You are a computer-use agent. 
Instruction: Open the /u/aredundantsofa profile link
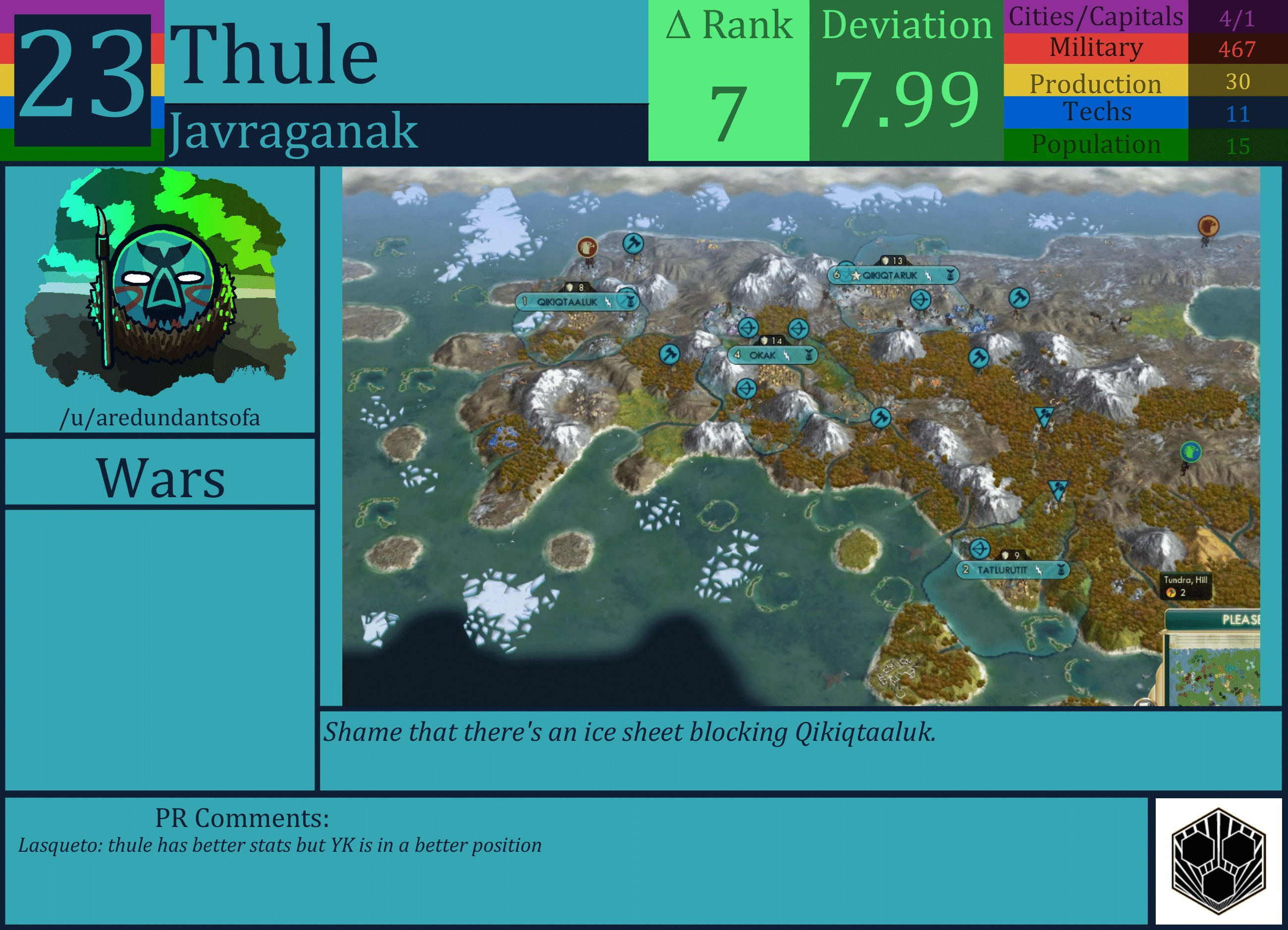(x=161, y=418)
